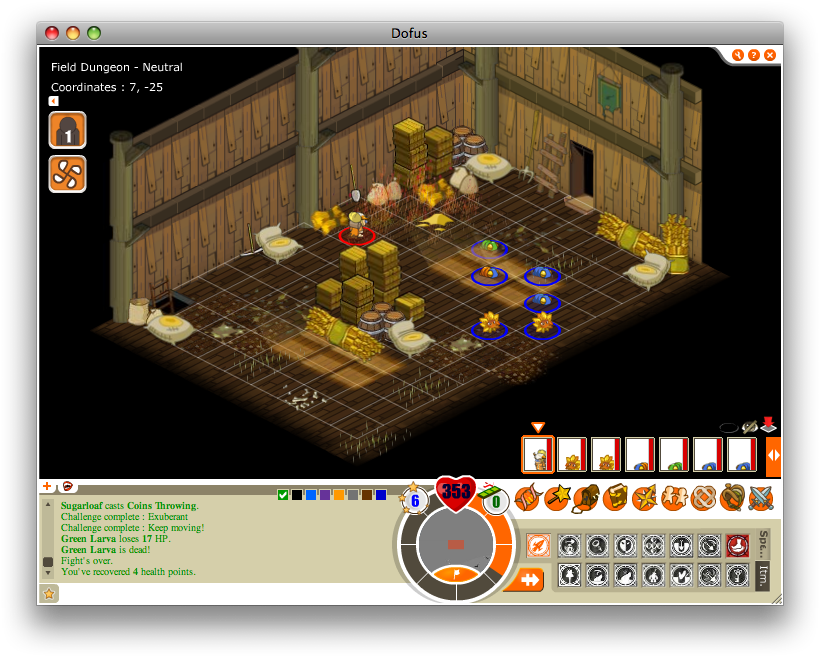Close the game with the orange X
The height and width of the screenshot is (656, 819).
(770, 55)
